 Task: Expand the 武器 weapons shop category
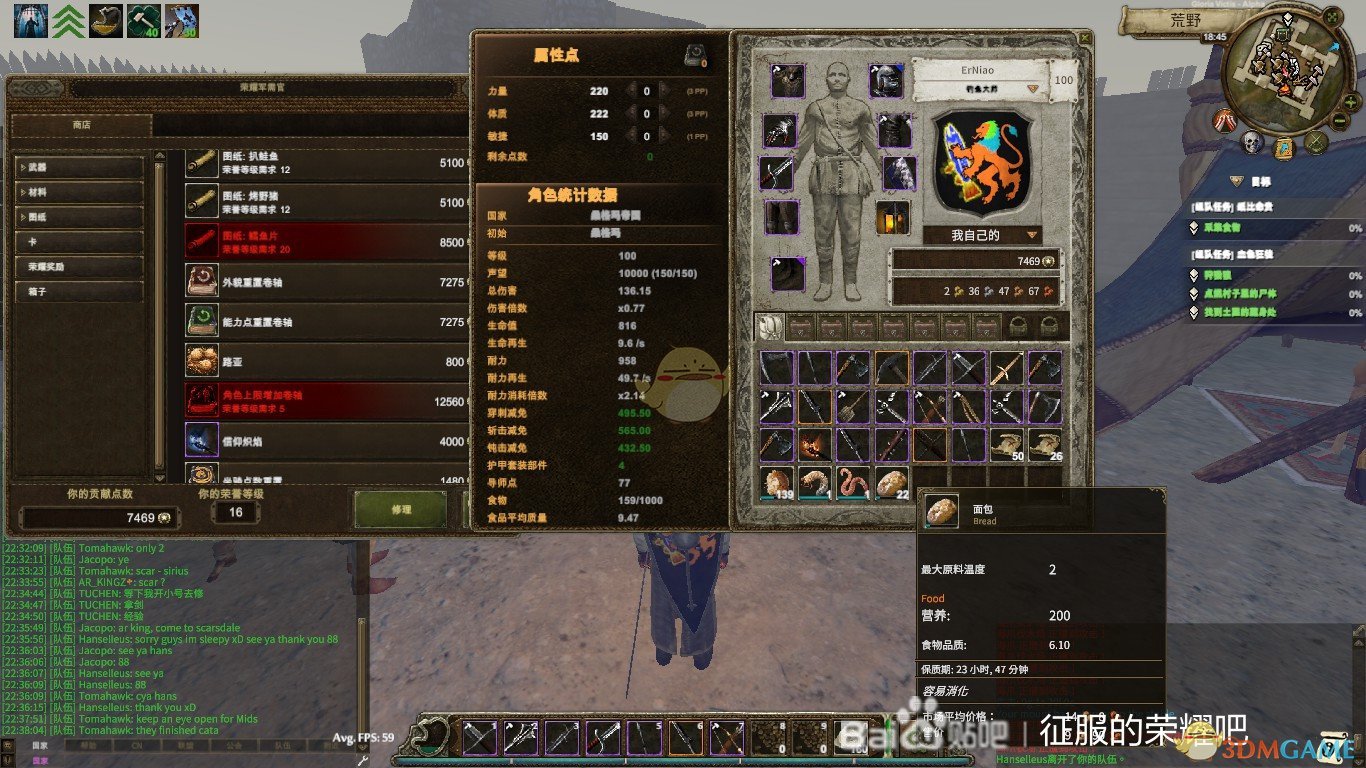pyautogui.click(x=80, y=167)
